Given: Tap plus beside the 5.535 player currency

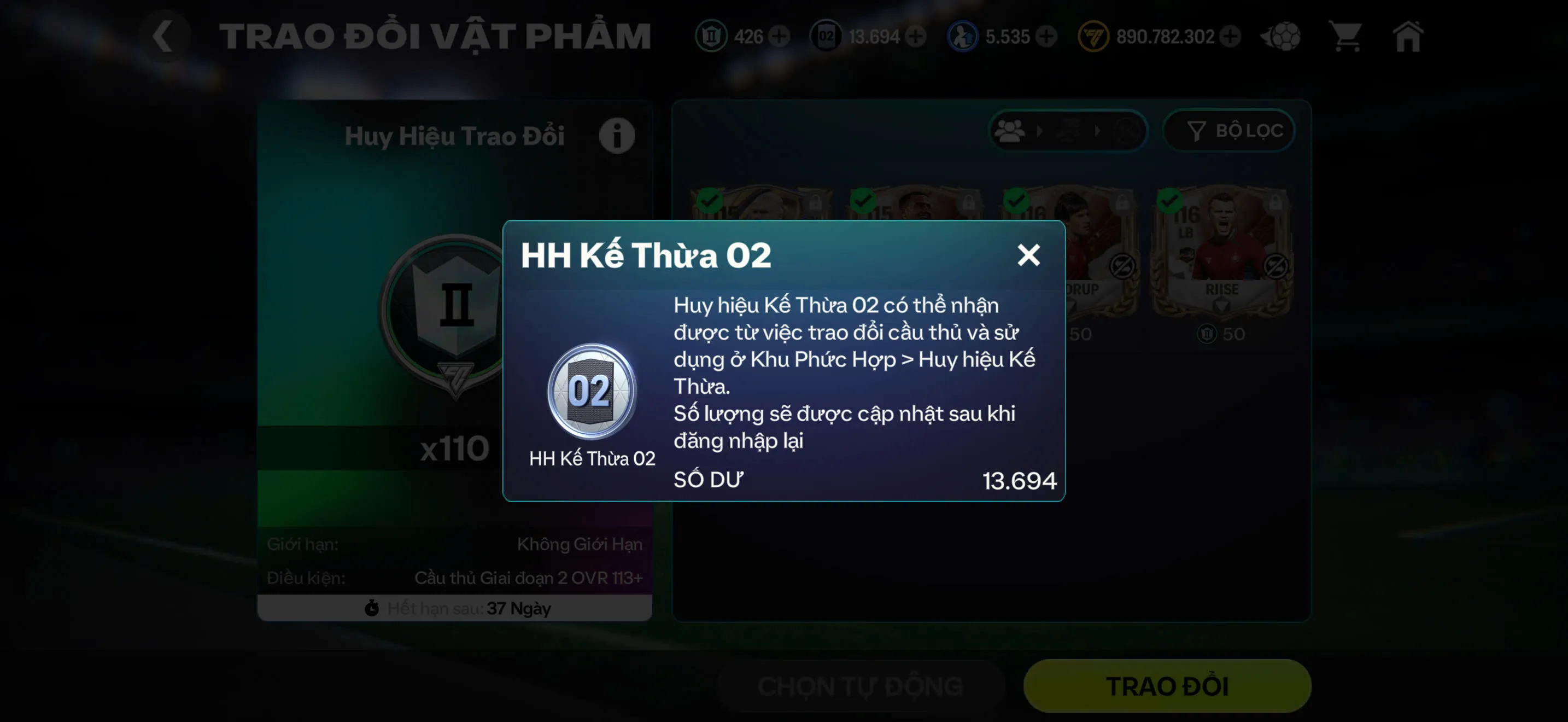Looking at the screenshot, I should point(1047,37).
